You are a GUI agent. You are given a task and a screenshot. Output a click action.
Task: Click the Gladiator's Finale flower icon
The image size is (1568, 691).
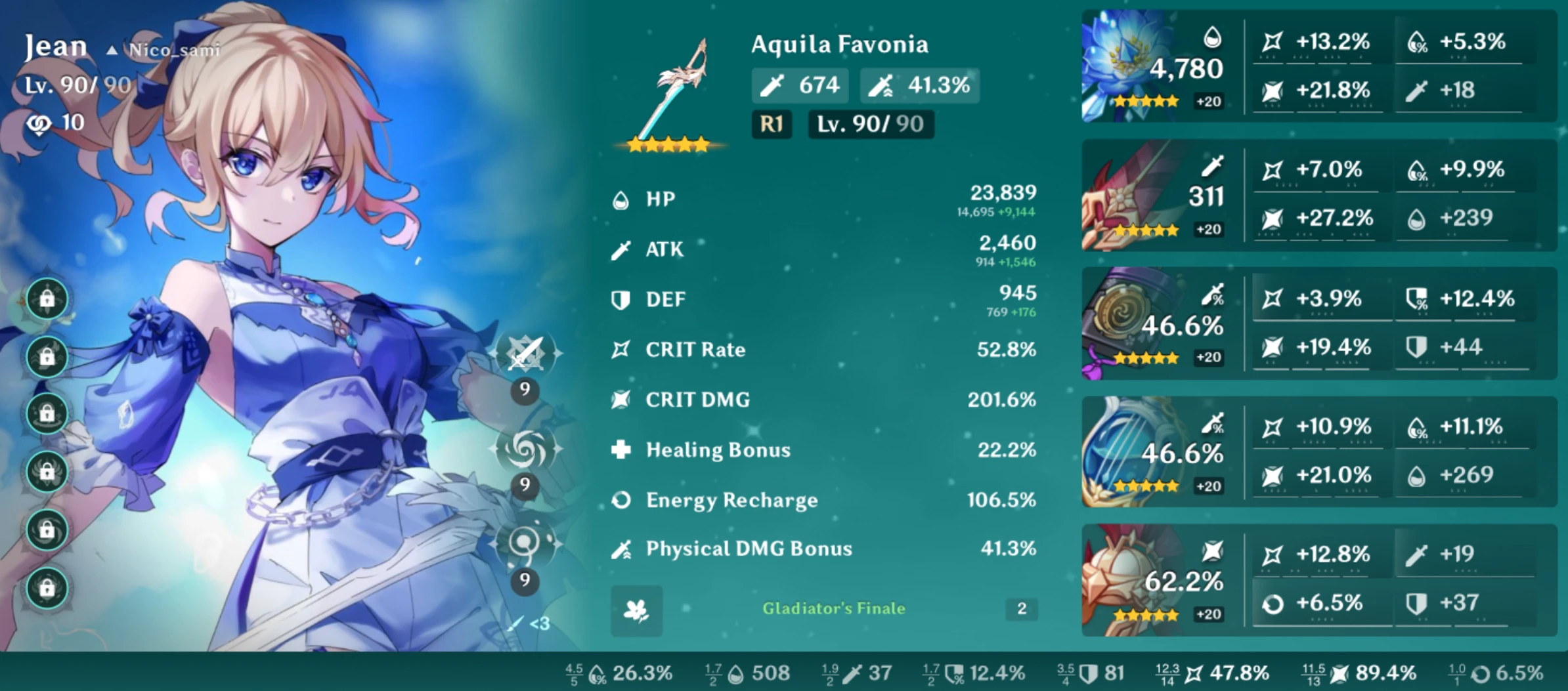pyautogui.click(x=635, y=611)
